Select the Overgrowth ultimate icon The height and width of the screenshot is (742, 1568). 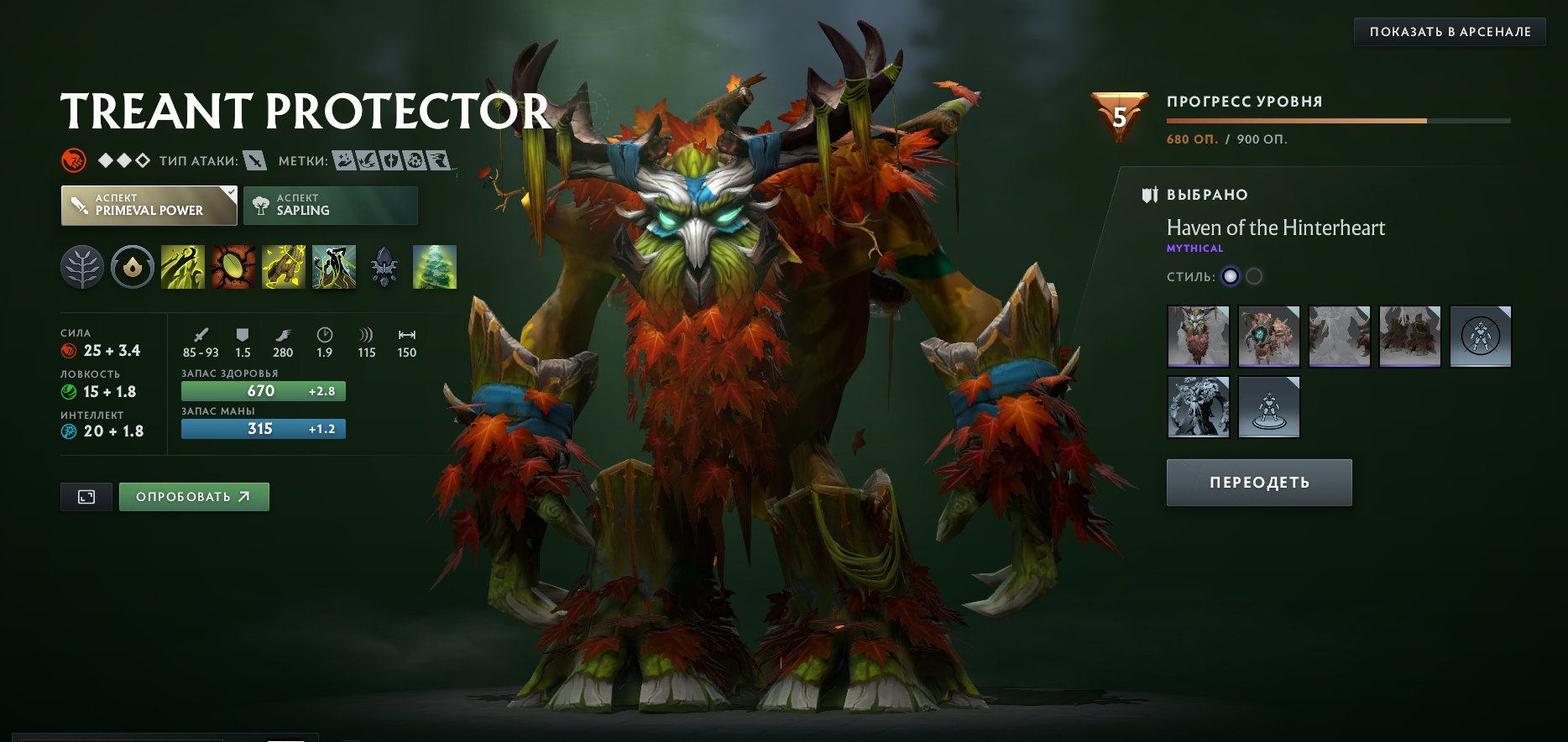coord(333,267)
